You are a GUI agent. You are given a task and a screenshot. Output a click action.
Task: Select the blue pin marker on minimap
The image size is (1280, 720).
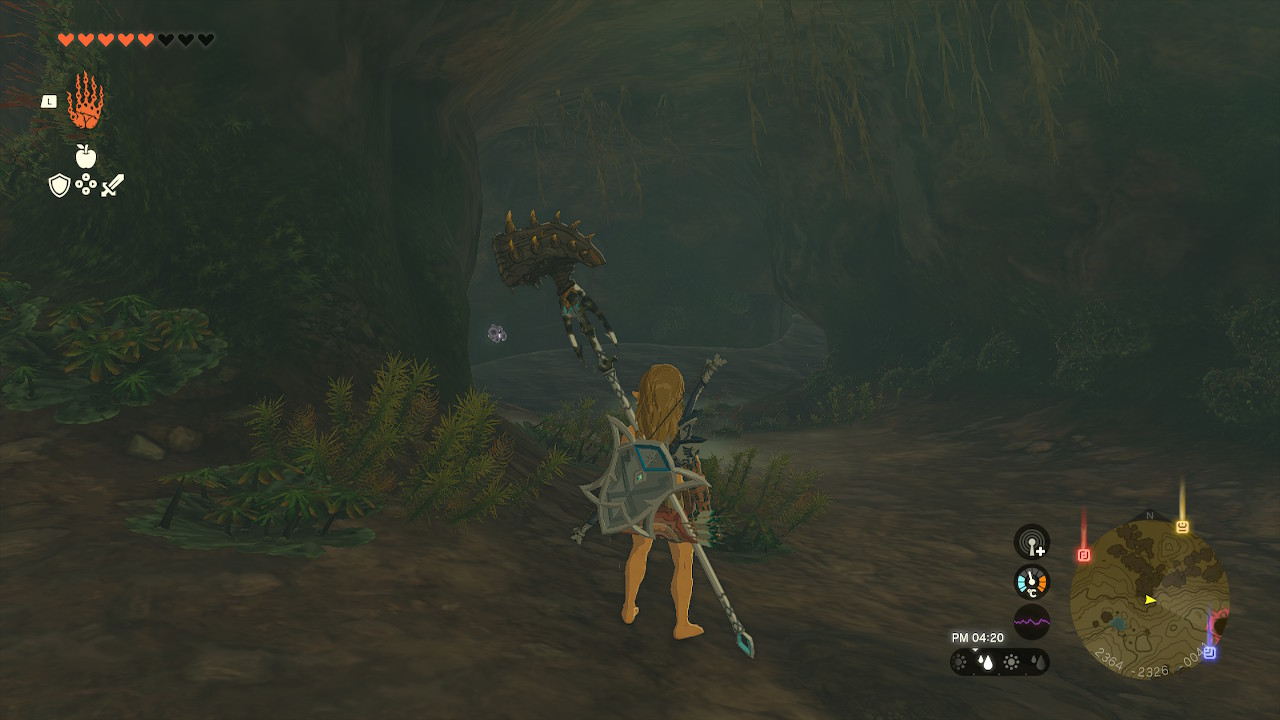coord(1209,652)
